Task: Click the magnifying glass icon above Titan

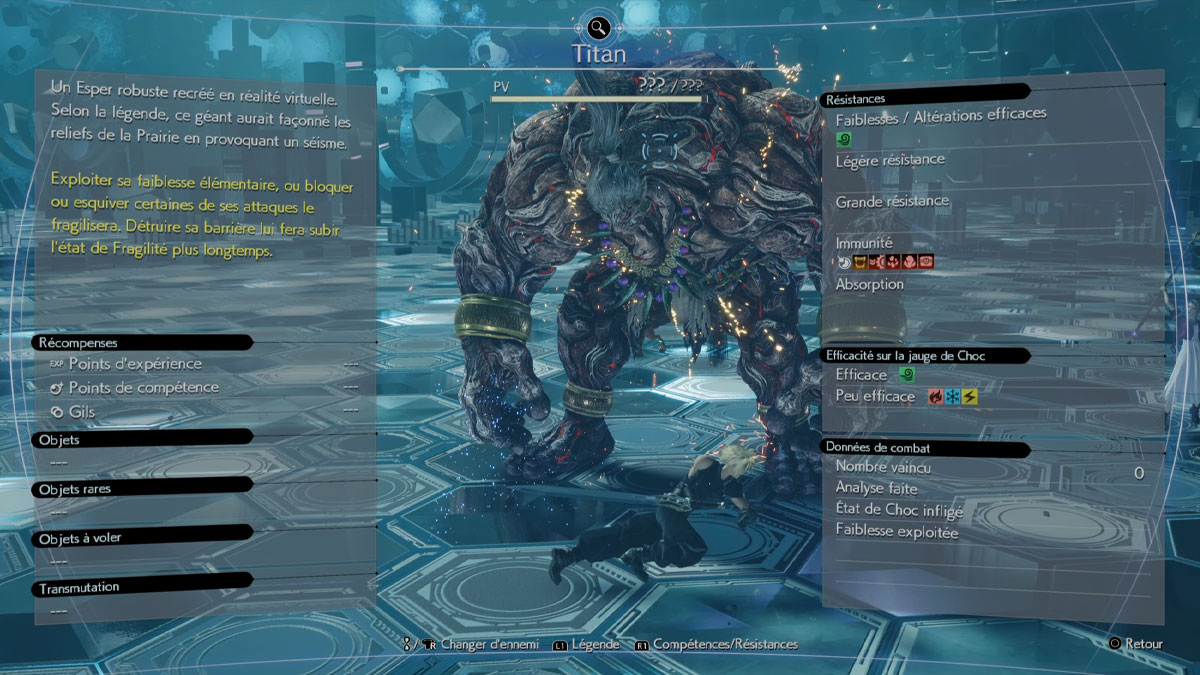Action: pyautogui.click(x=598, y=26)
